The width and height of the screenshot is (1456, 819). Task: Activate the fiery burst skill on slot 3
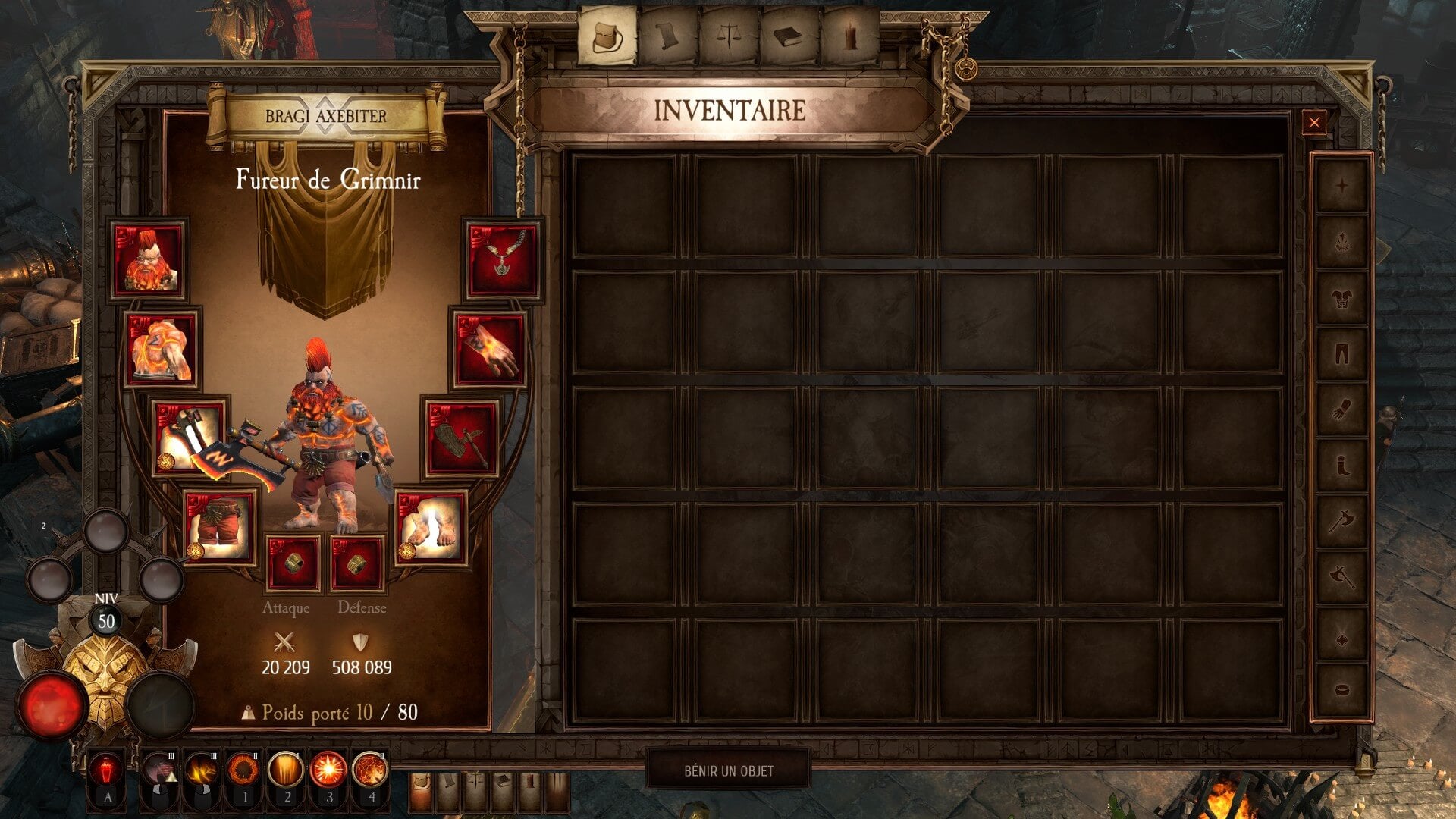point(328,770)
